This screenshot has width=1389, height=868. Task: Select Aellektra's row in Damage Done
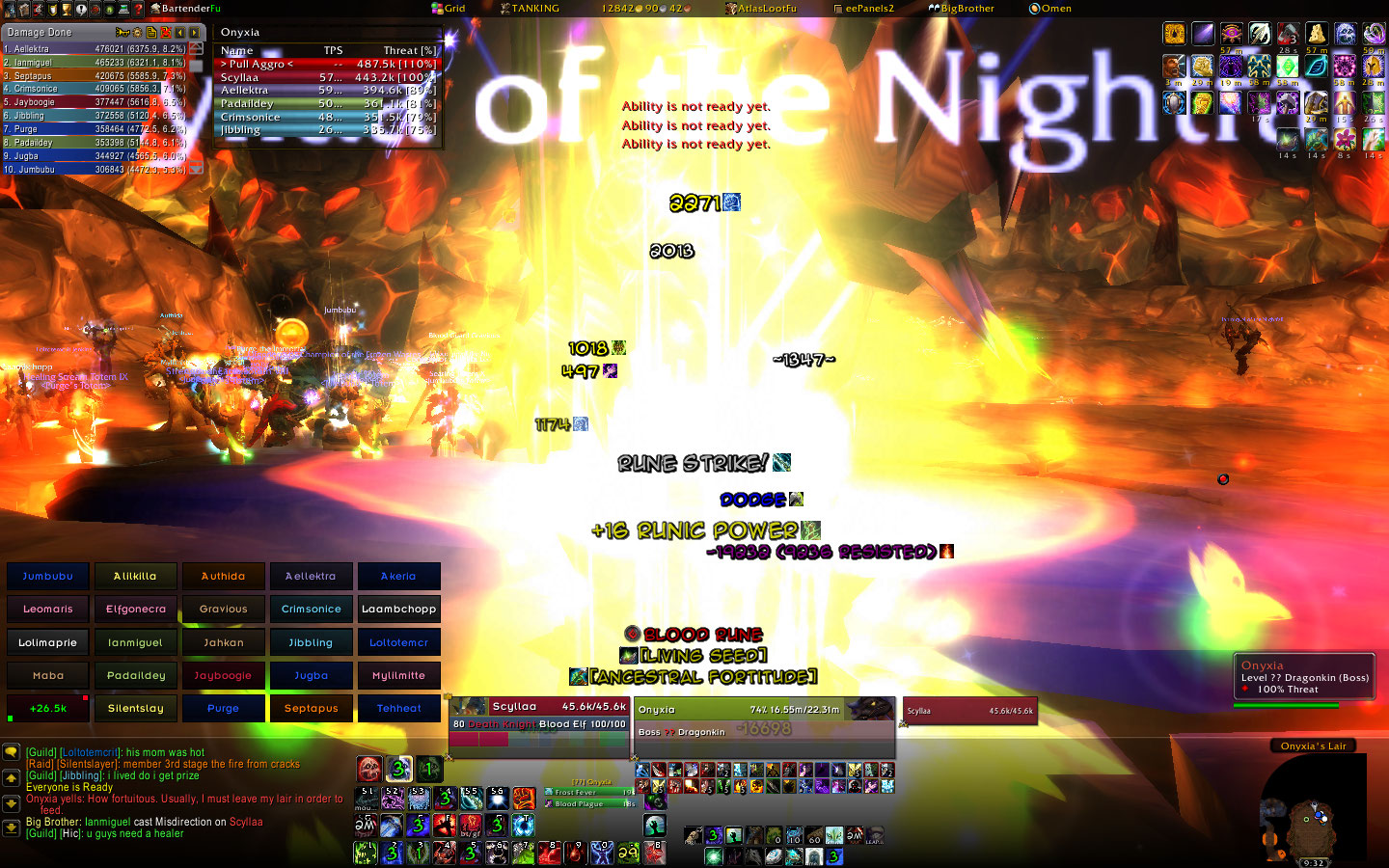[x=95, y=48]
